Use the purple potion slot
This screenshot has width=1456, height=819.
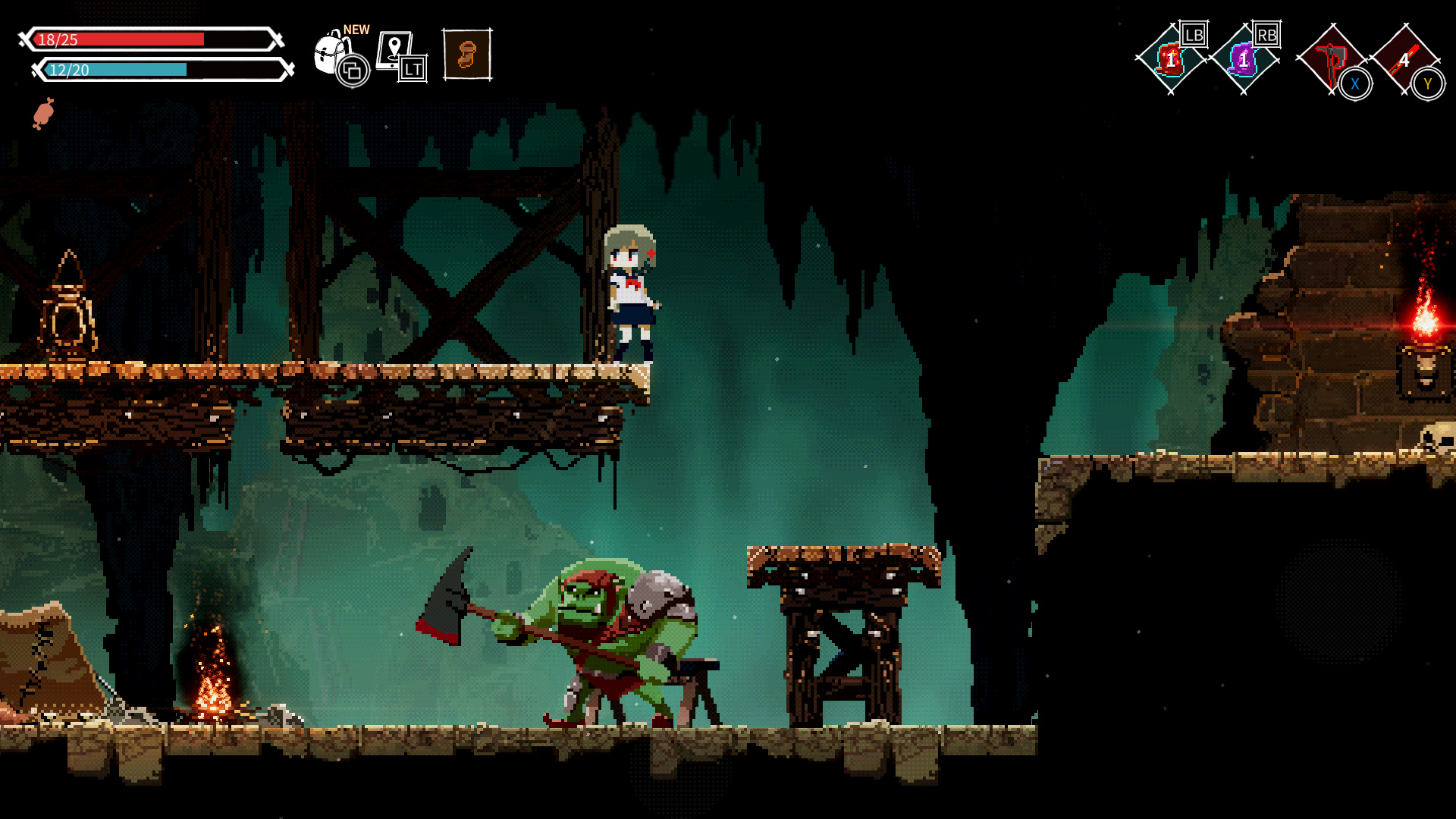[1243, 59]
